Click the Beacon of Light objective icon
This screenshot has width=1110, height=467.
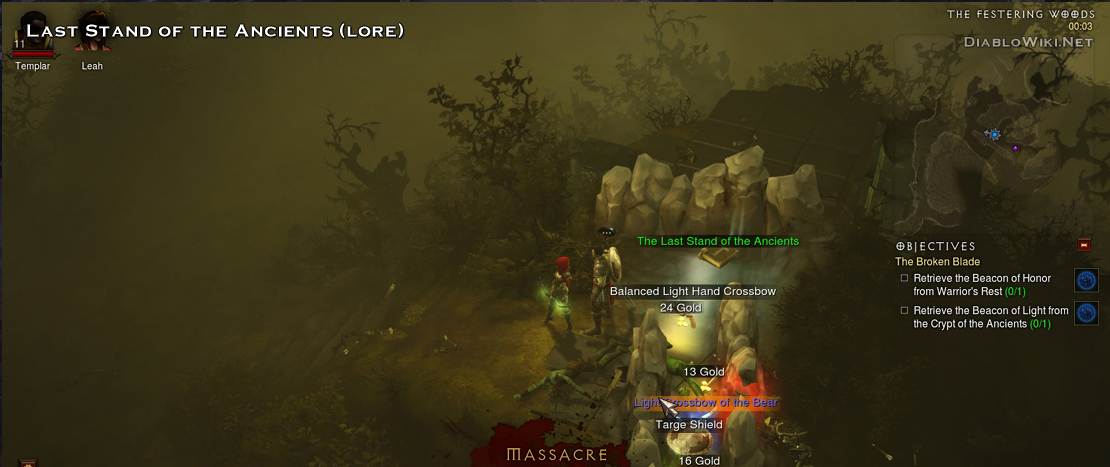[1086, 313]
